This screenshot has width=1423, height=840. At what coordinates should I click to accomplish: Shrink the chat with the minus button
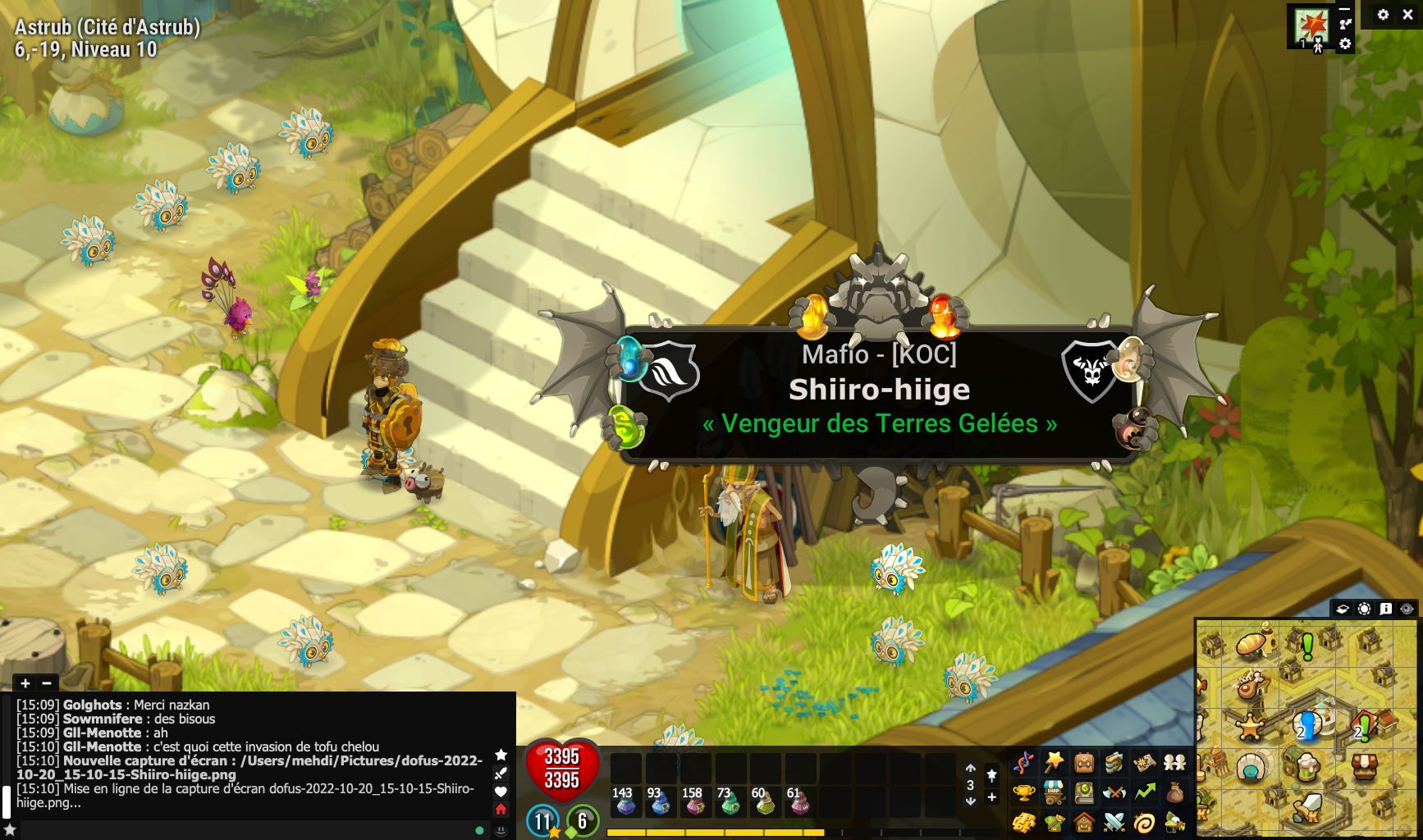tap(47, 683)
